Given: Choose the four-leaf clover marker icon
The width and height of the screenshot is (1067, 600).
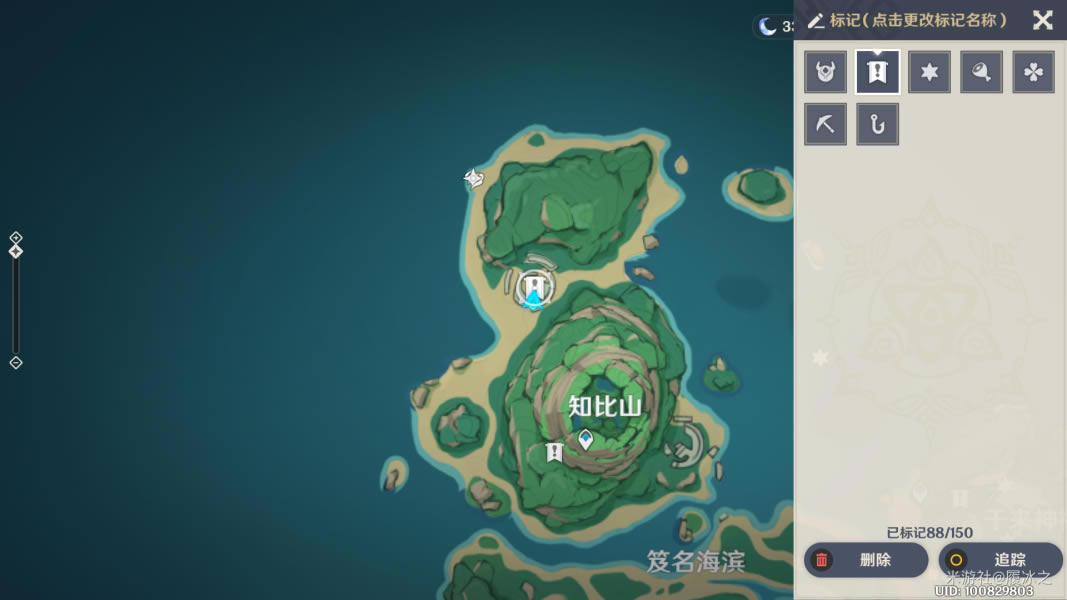Looking at the screenshot, I should click(x=1034, y=72).
